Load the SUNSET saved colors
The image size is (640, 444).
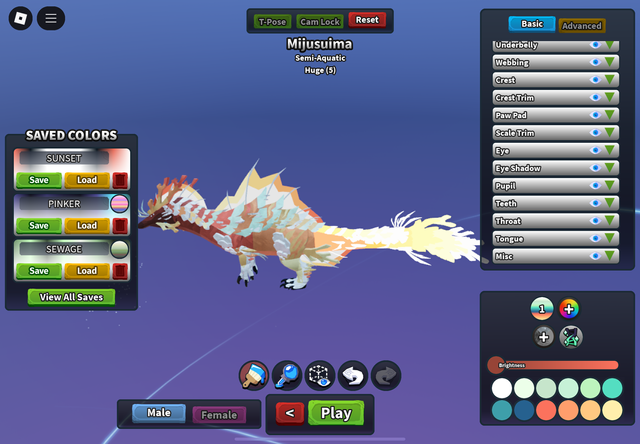click(x=87, y=181)
